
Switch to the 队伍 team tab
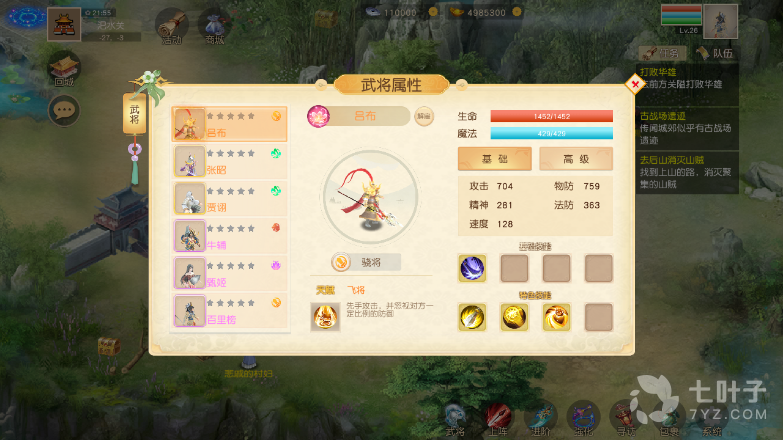click(714, 53)
